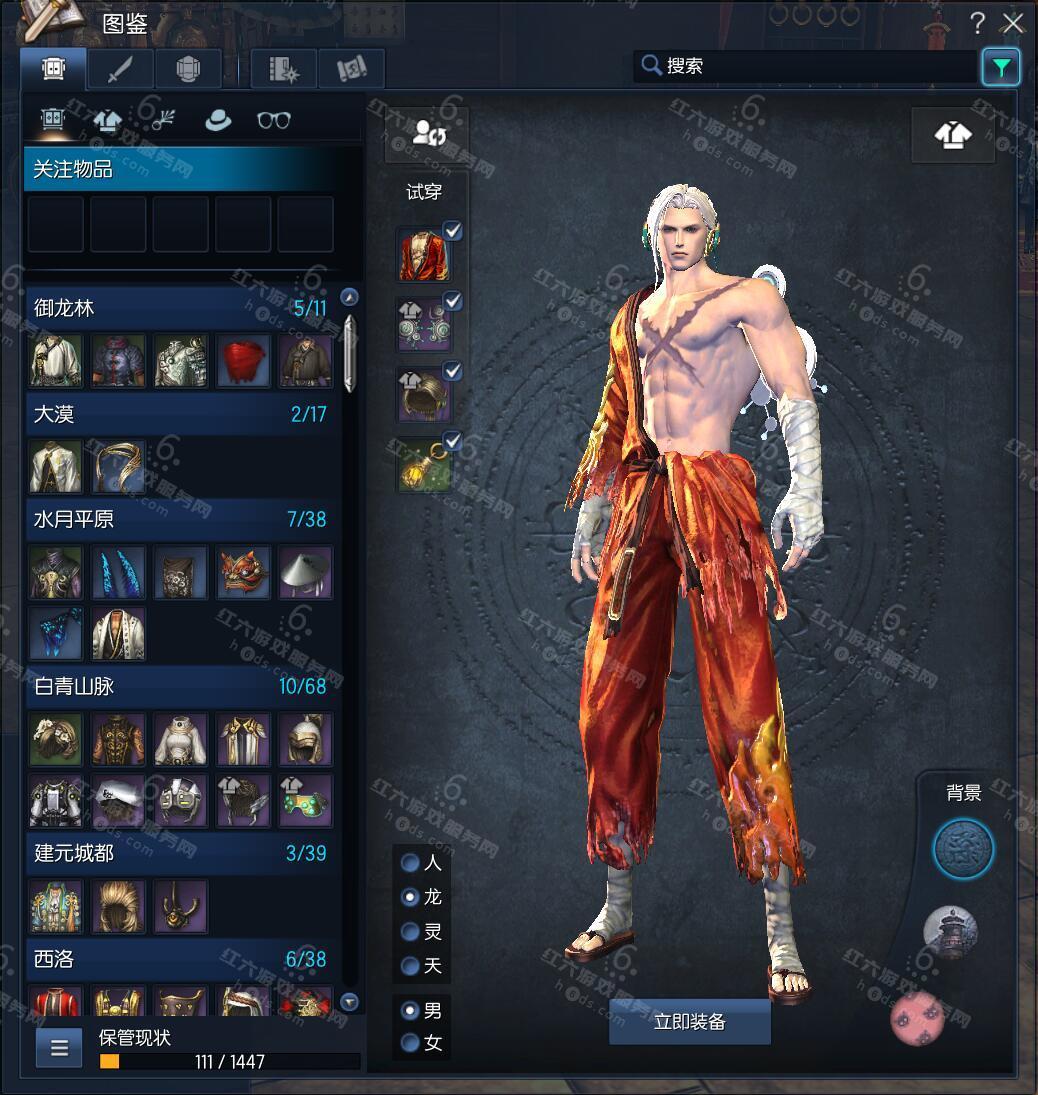Select the glasses sub-tab
The height and width of the screenshot is (1095, 1038).
(x=273, y=120)
